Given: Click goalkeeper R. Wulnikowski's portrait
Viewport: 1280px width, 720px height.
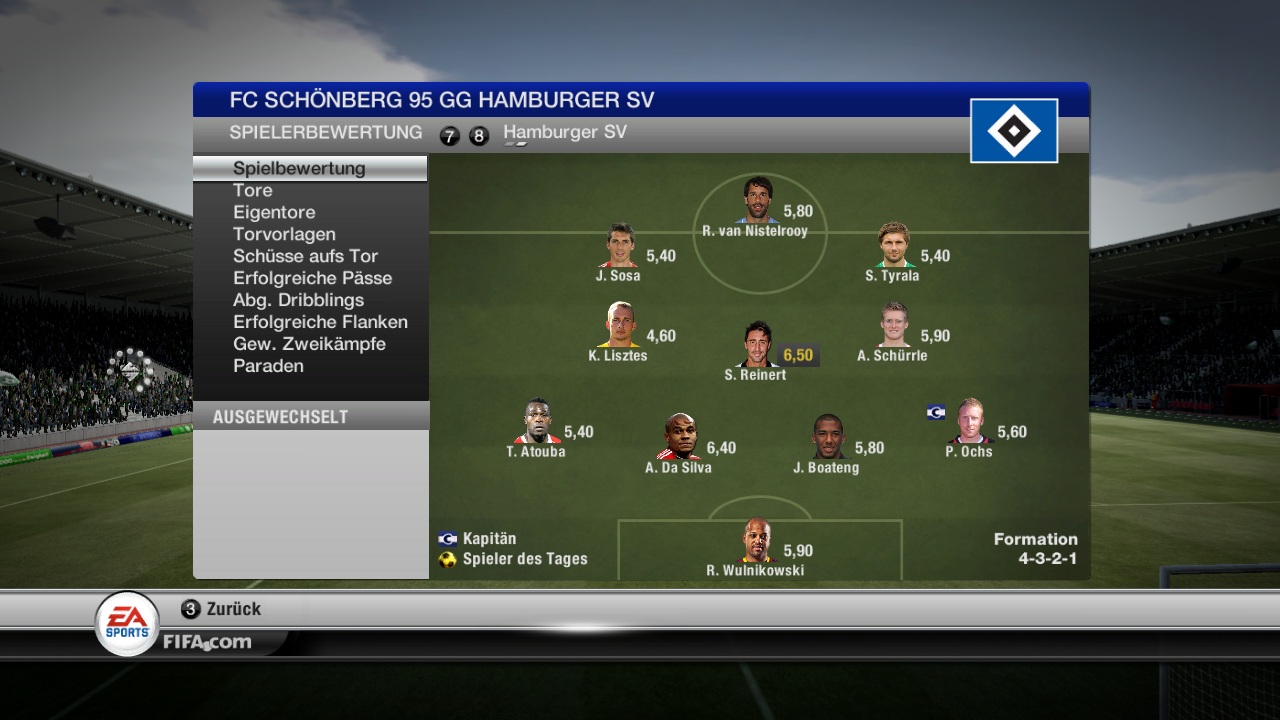Looking at the screenshot, I should coord(757,541).
